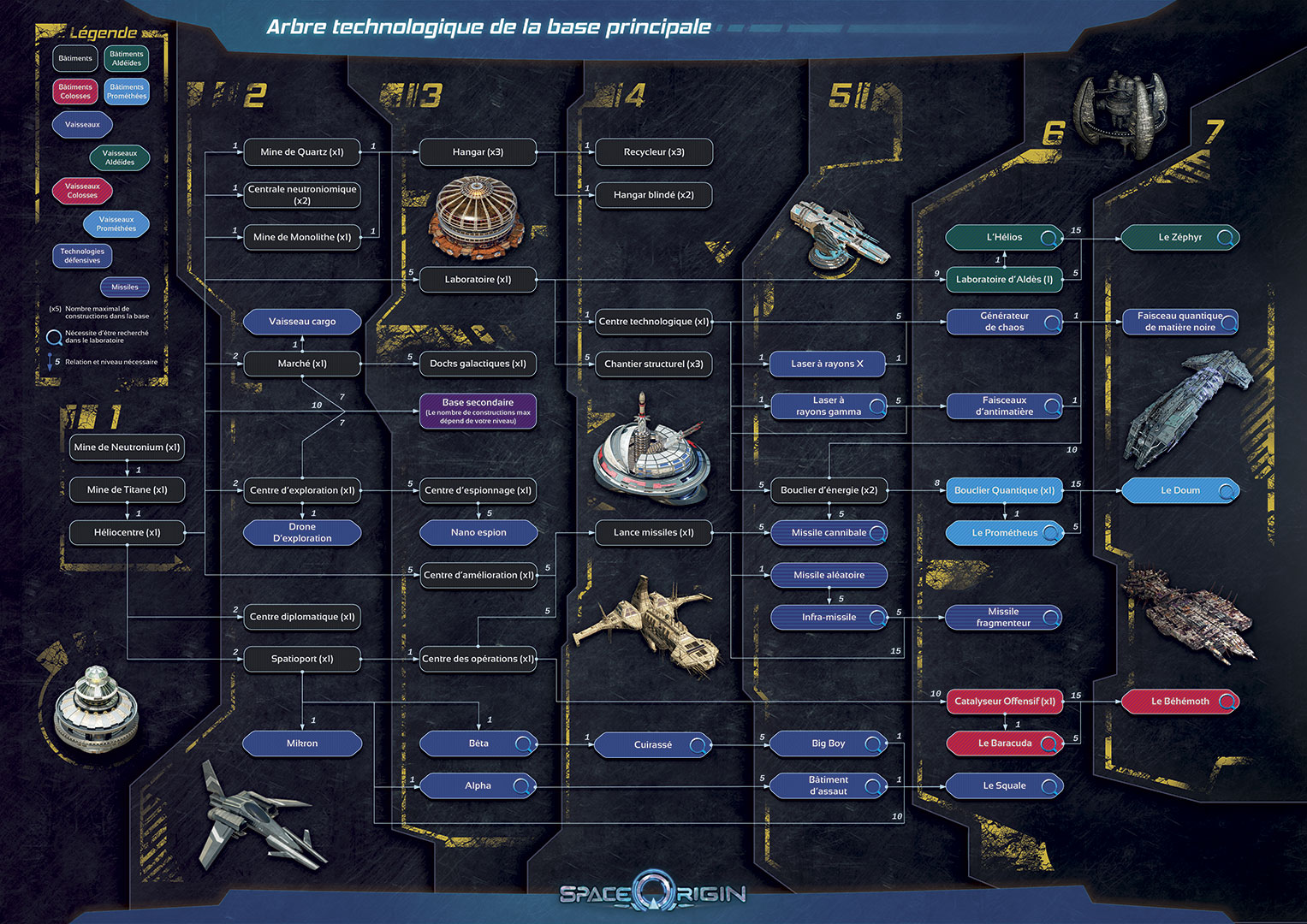Choose the Le Béhémoth ship node

(x=1179, y=702)
